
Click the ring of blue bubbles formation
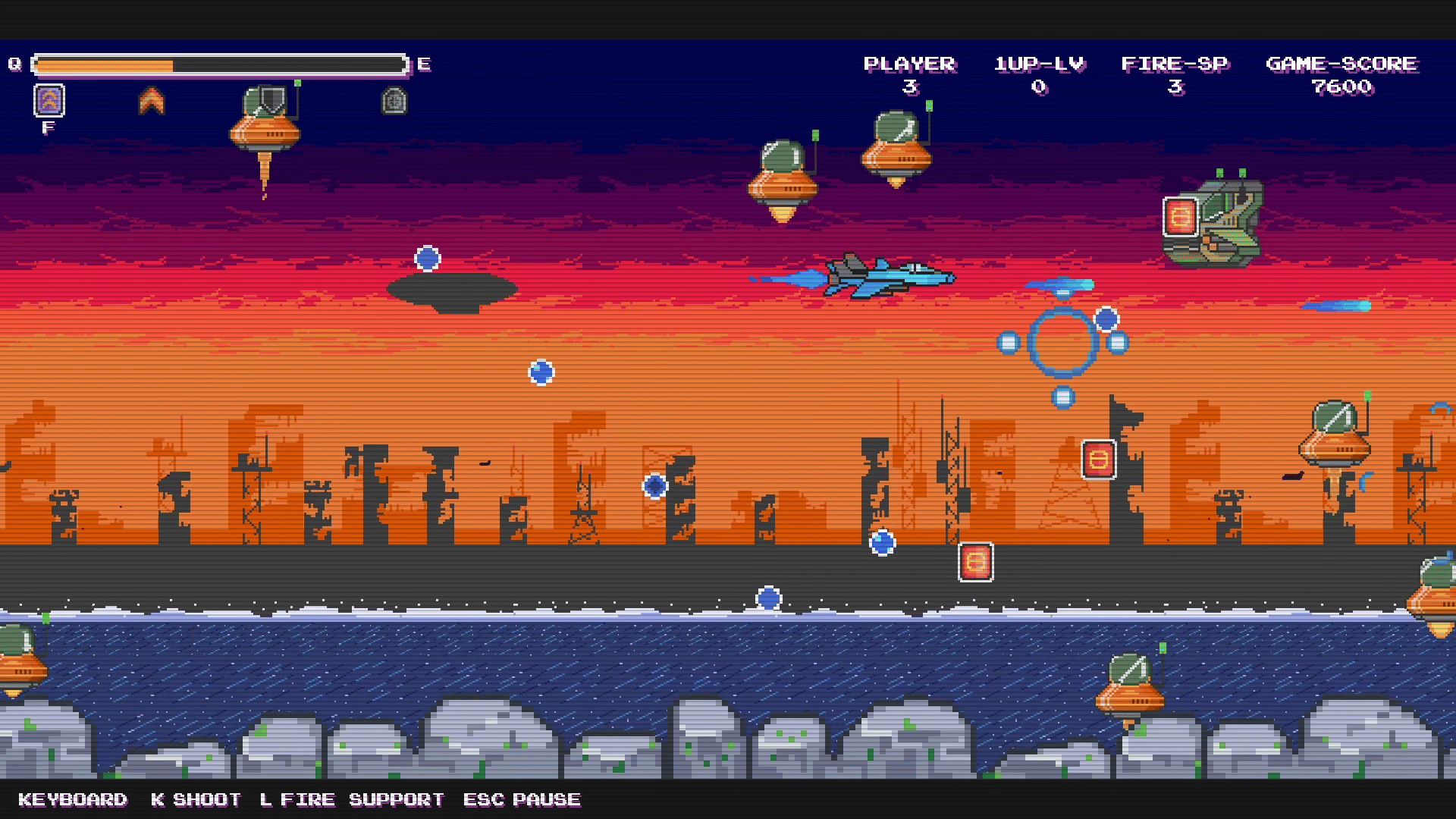tap(1064, 344)
